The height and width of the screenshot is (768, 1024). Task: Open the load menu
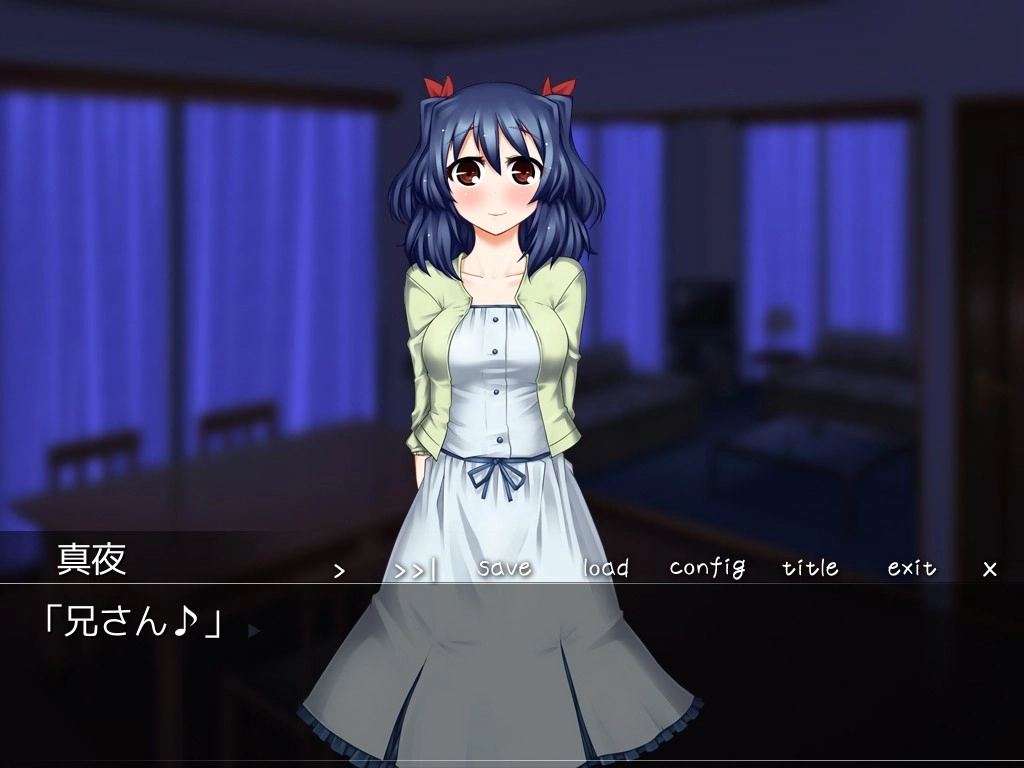tap(606, 568)
